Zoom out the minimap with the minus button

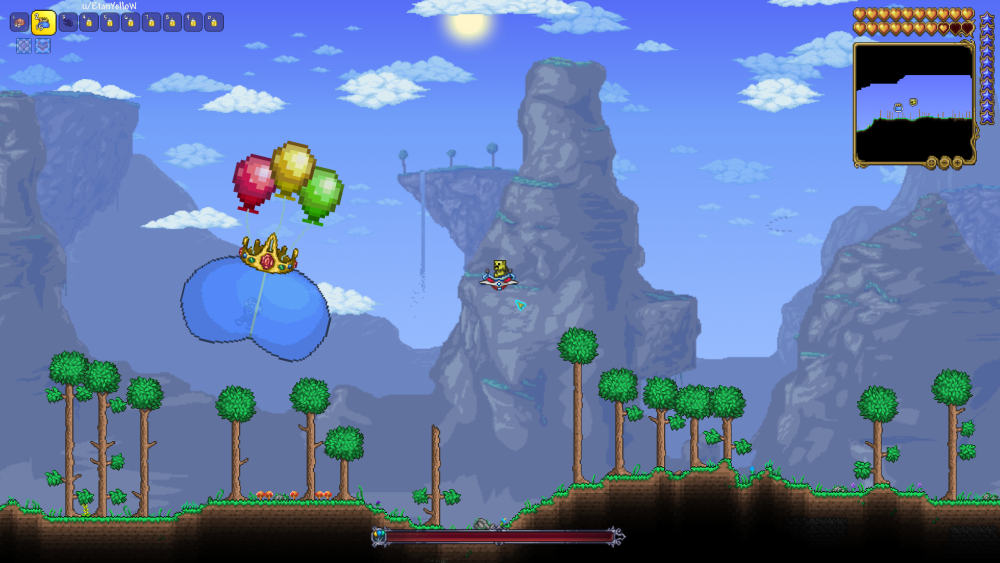click(x=944, y=162)
